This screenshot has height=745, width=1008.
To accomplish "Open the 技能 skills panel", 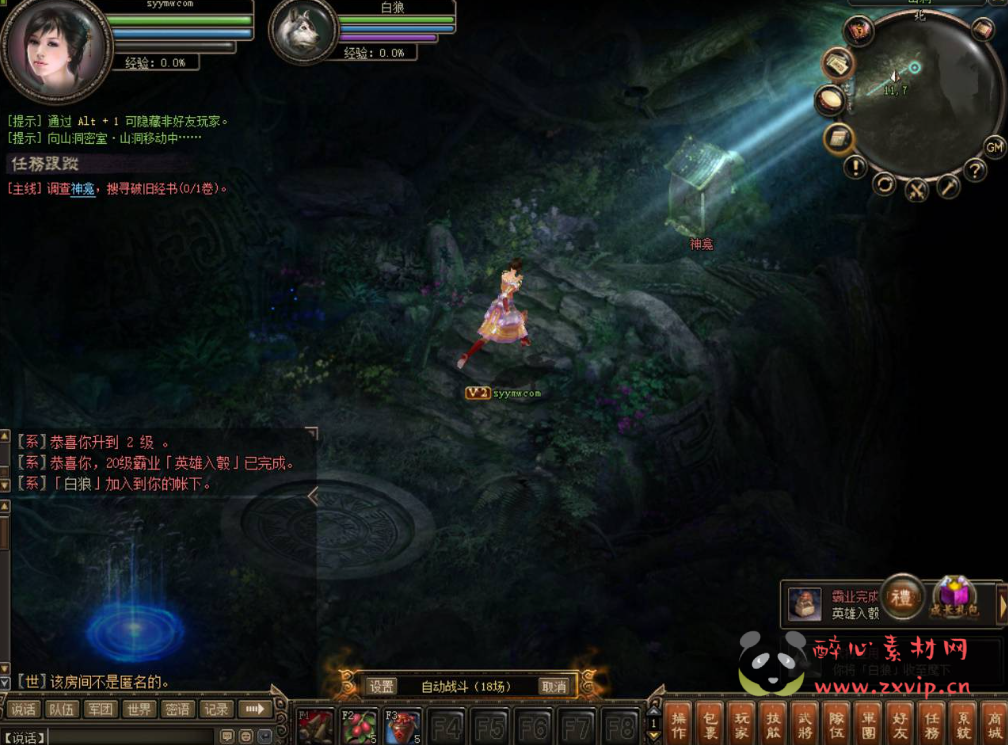I will click(773, 725).
